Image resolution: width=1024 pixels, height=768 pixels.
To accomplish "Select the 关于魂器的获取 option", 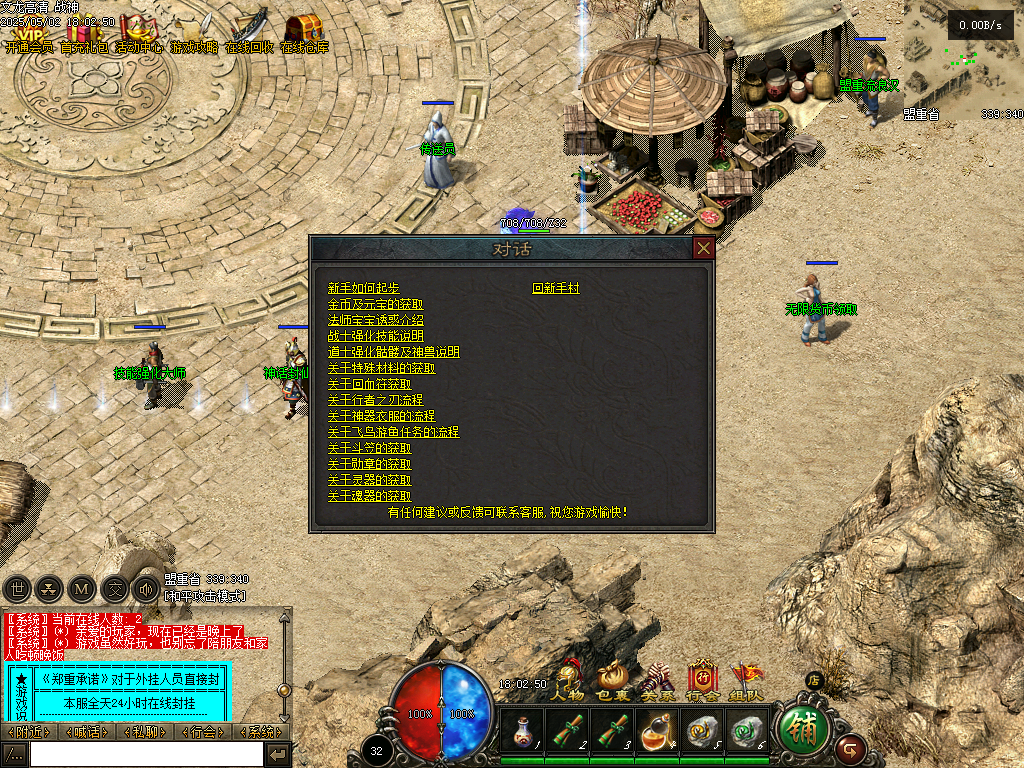I will tap(369, 496).
